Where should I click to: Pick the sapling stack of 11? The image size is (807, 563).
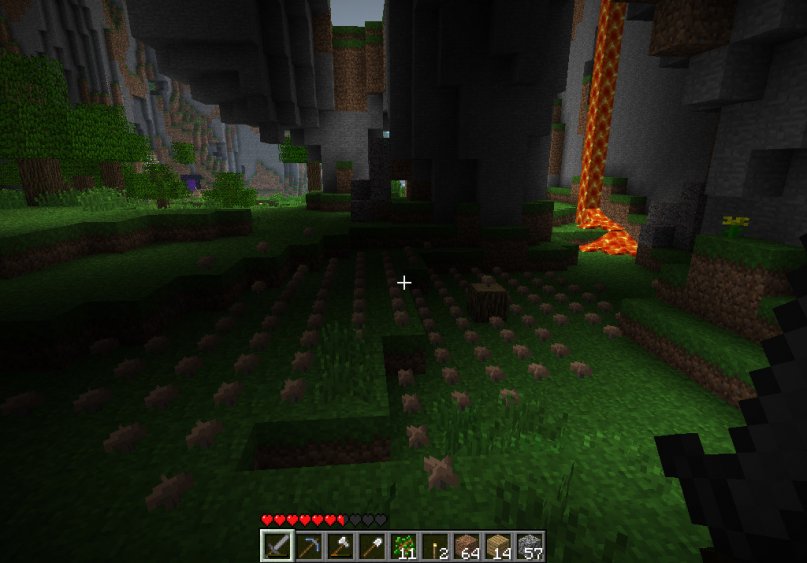pos(403,547)
